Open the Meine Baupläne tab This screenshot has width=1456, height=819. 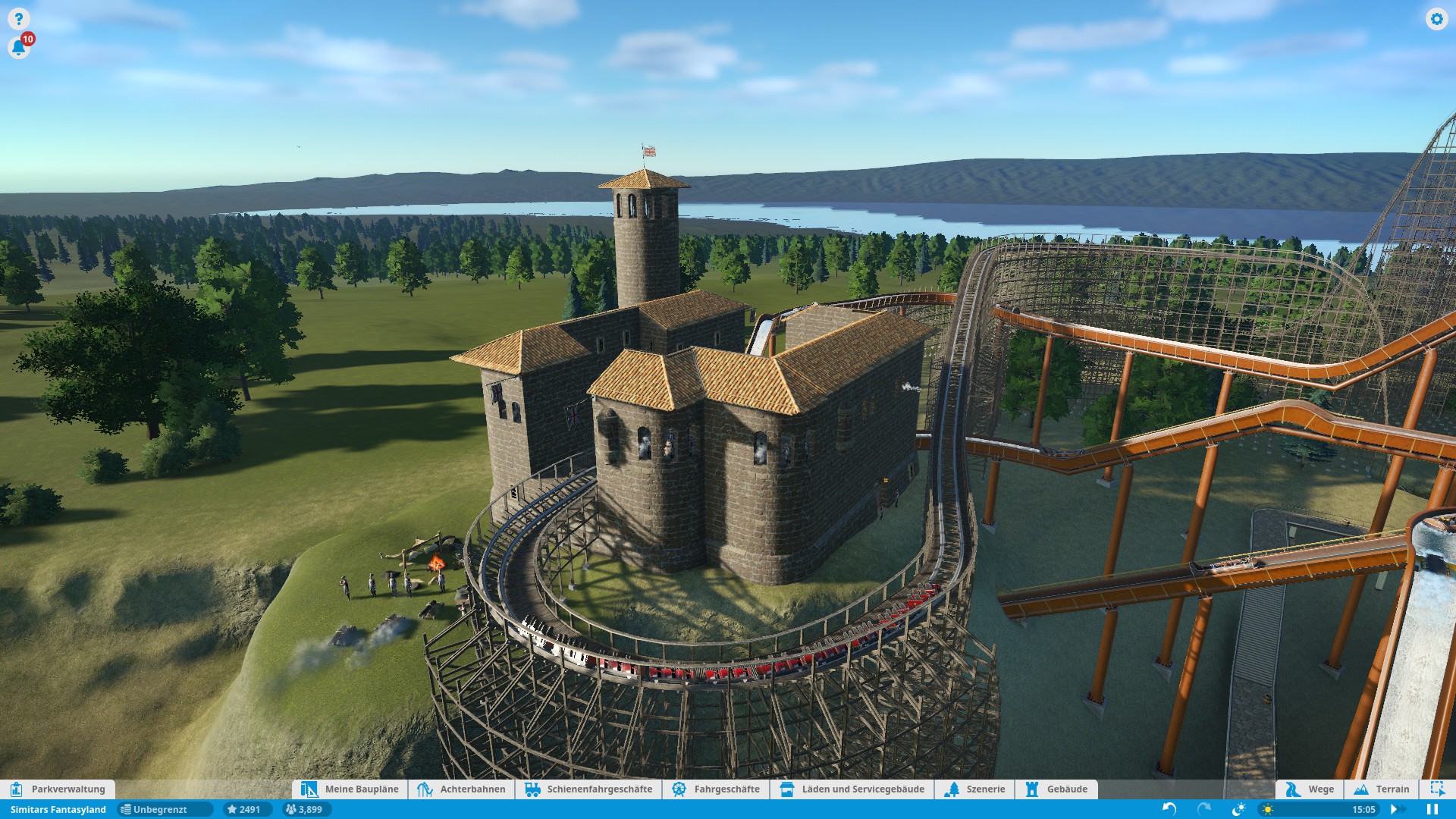point(350,789)
